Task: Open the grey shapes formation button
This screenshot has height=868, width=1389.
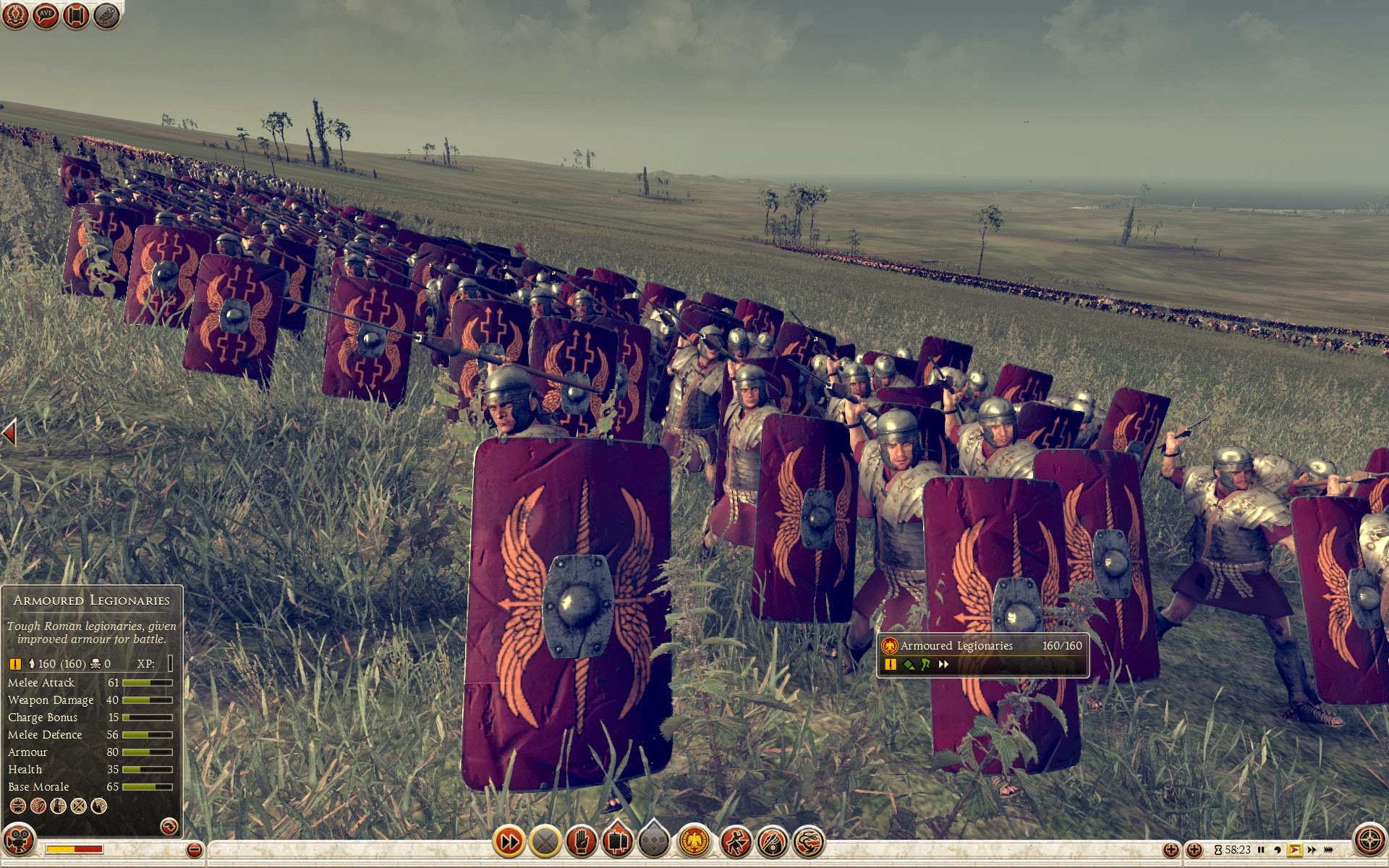Action: [x=653, y=841]
